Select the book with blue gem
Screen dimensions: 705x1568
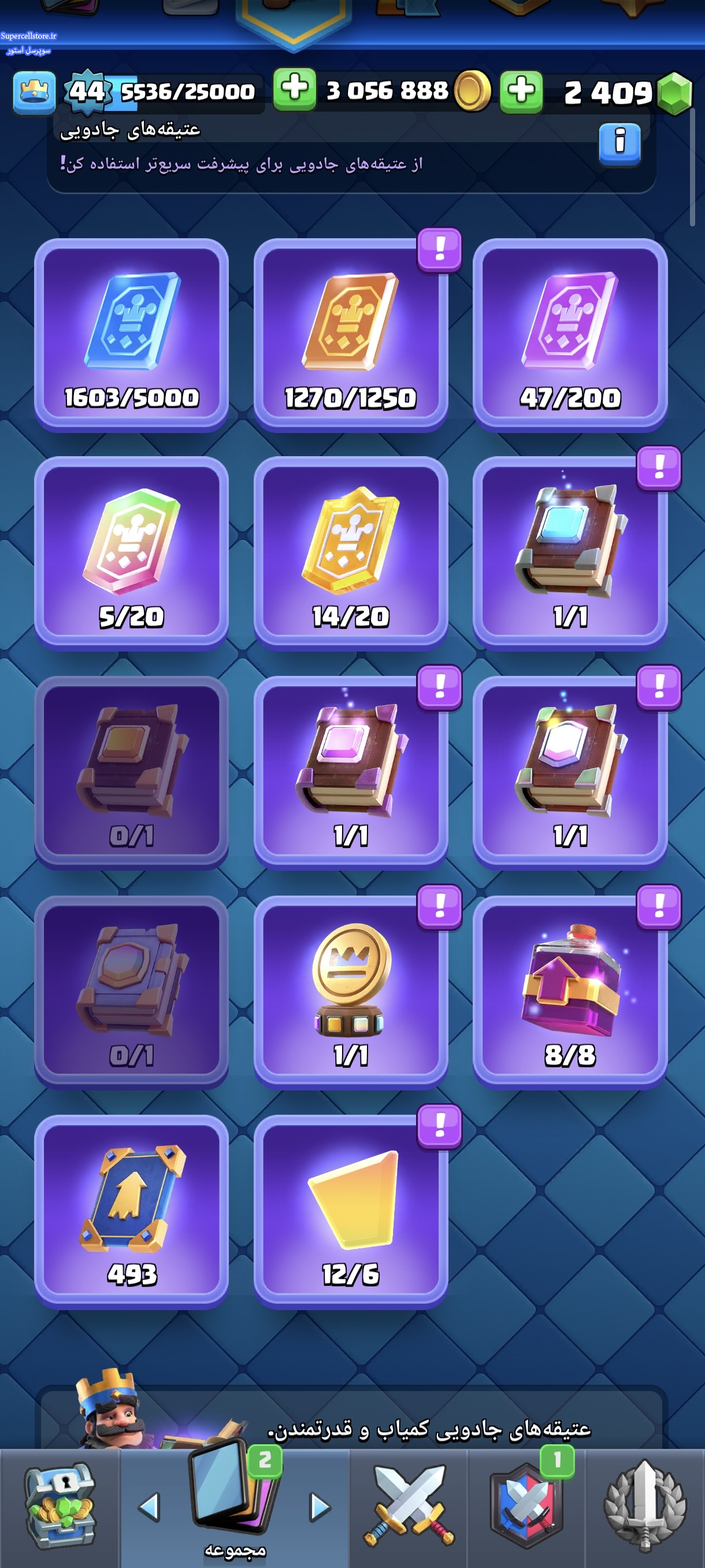point(570,553)
